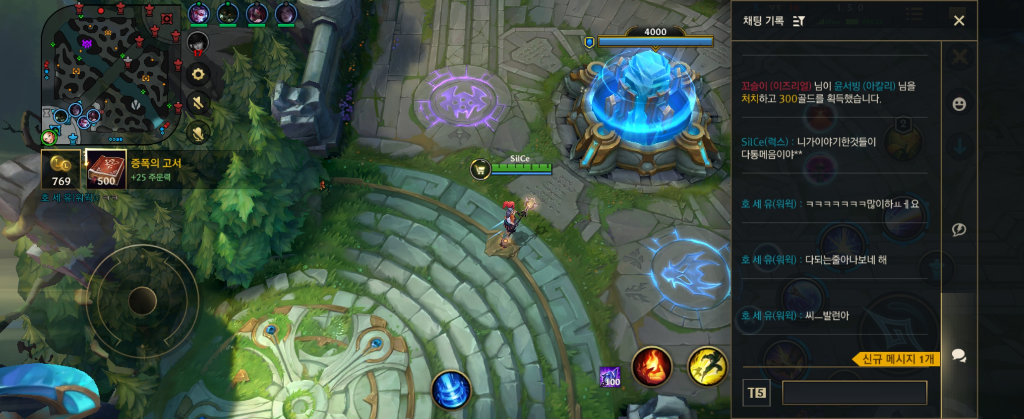
Task: Activate the blue Recall ability
Action: pos(450,388)
